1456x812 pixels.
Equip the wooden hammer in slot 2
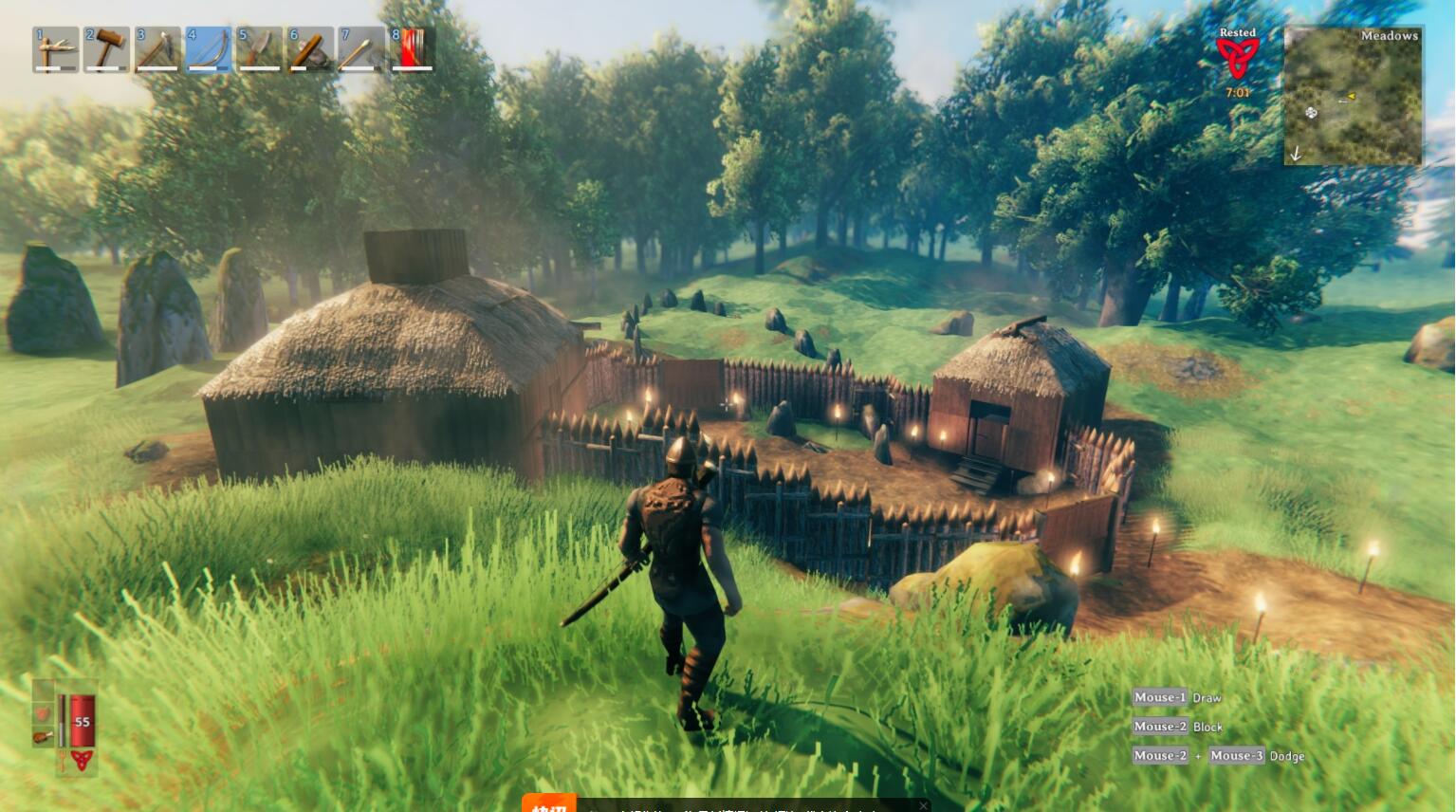(106, 49)
